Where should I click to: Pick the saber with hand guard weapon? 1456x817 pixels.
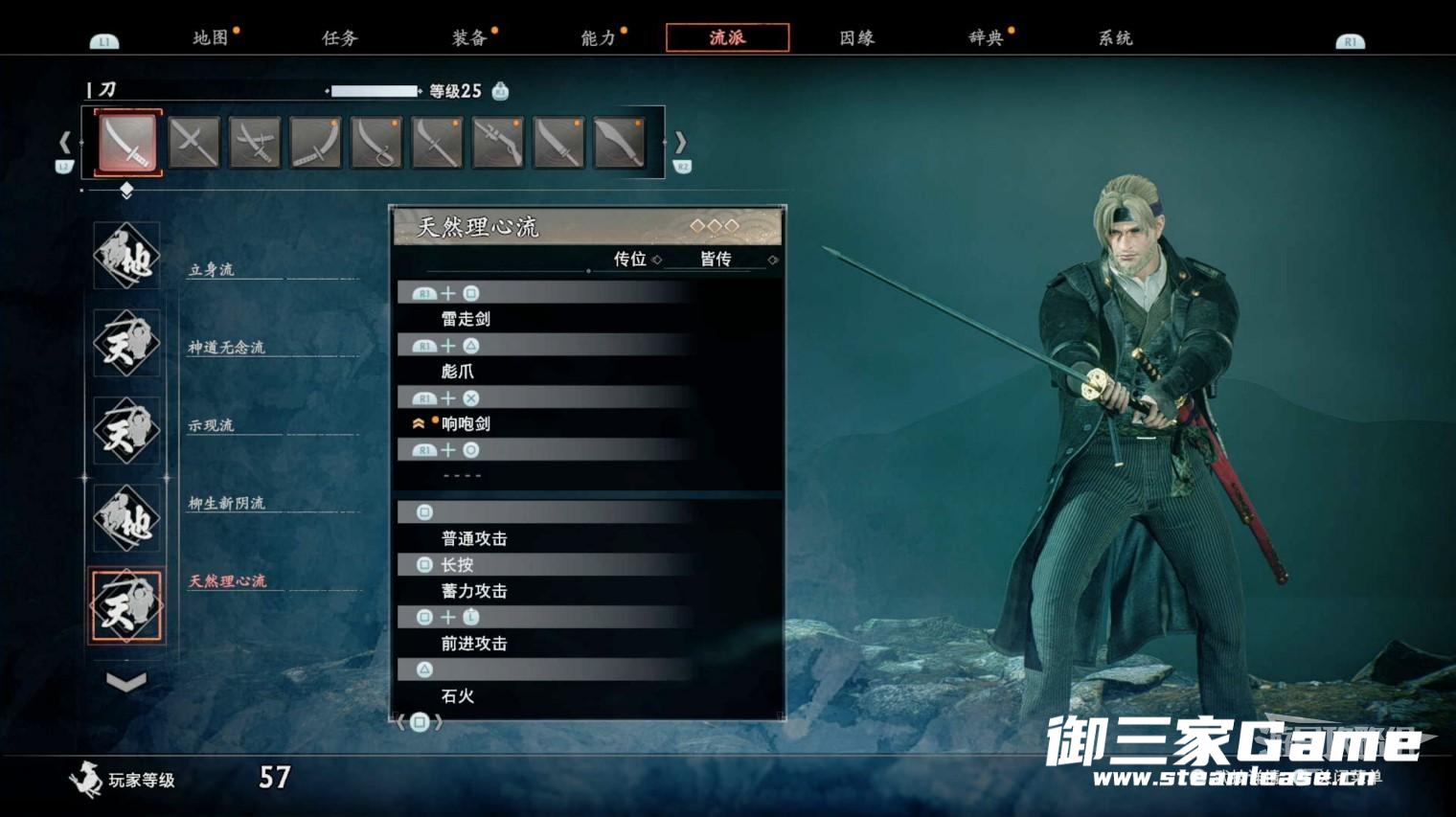(376, 143)
